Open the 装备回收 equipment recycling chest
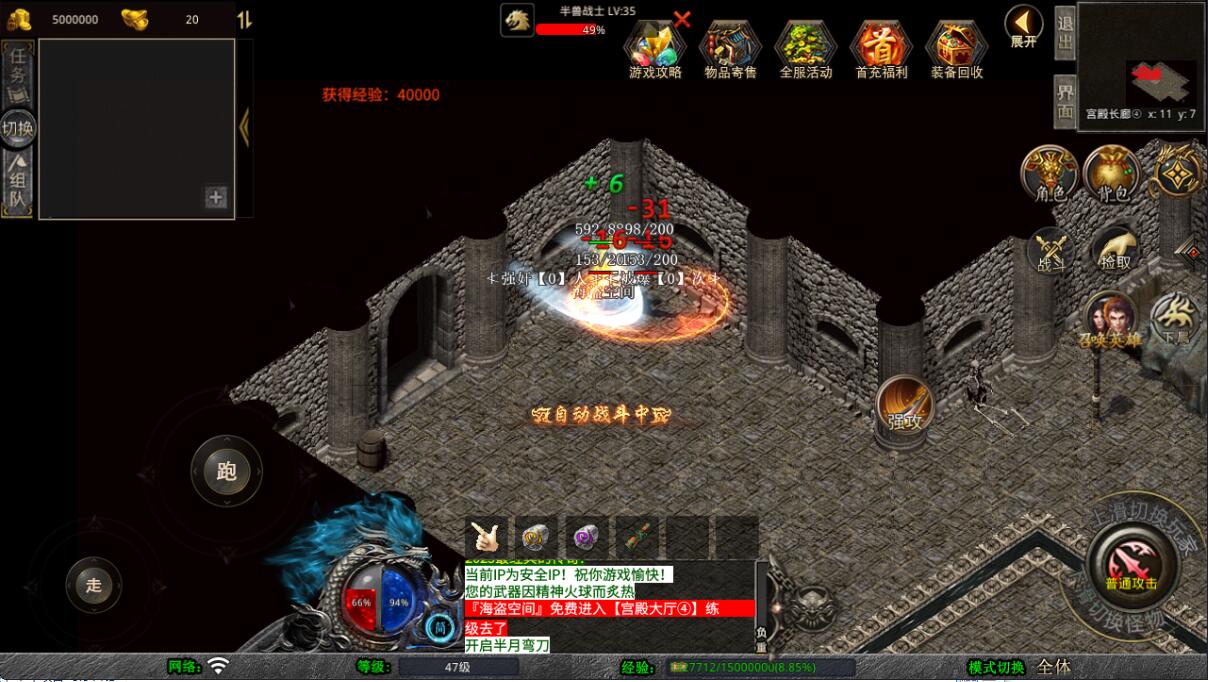1208x682 pixels. [957, 48]
